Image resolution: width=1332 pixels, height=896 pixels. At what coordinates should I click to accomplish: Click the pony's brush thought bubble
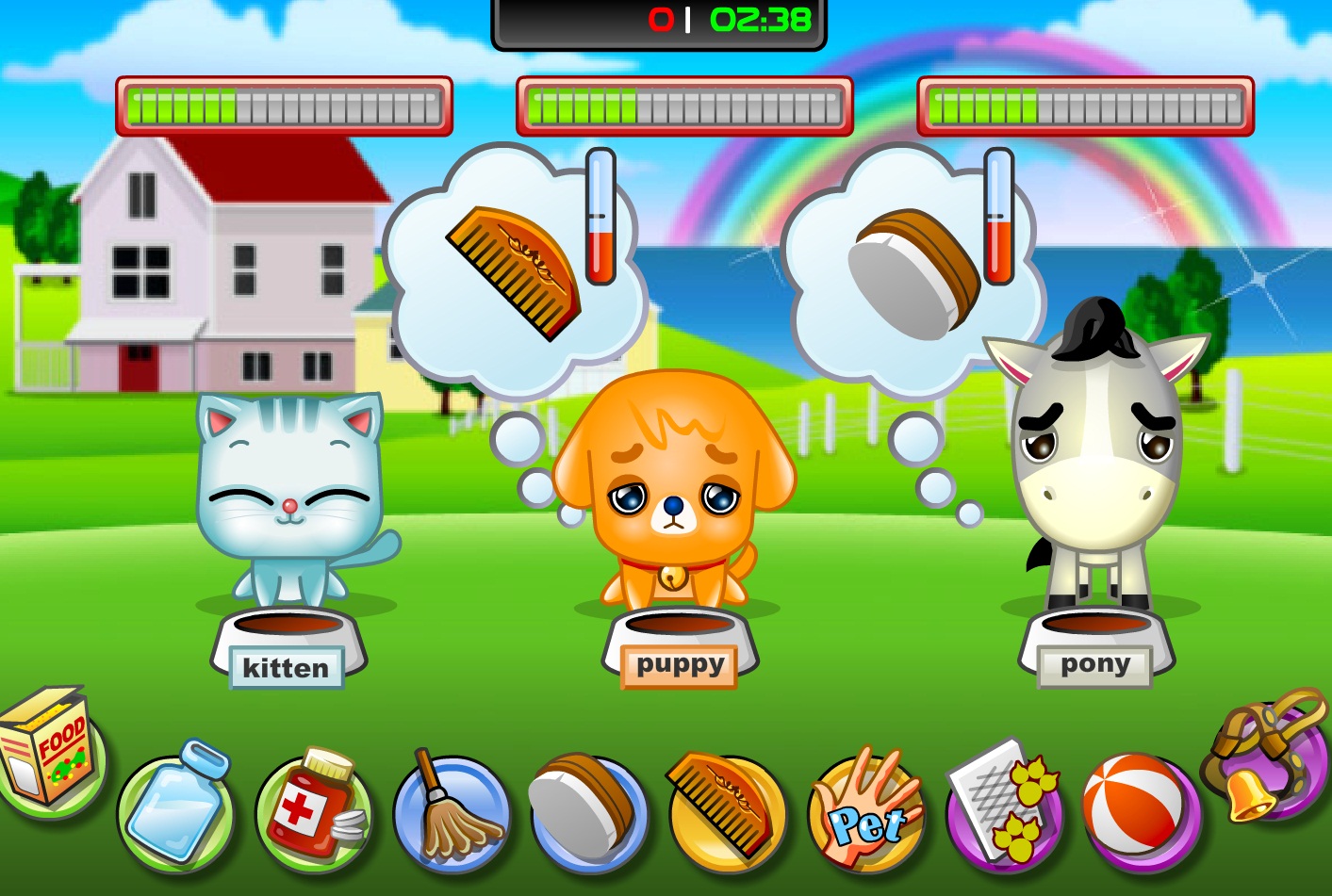(x=905, y=269)
